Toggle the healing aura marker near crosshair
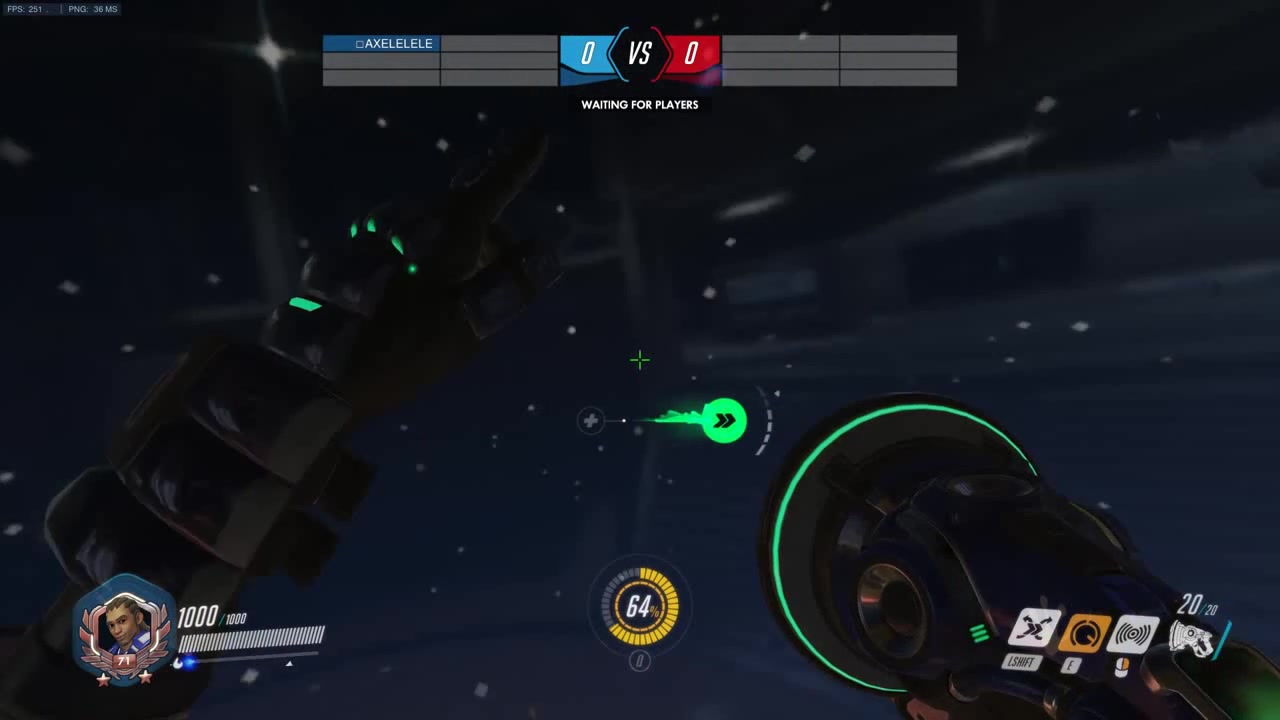Image resolution: width=1280 pixels, height=720 pixels. (590, 421)
